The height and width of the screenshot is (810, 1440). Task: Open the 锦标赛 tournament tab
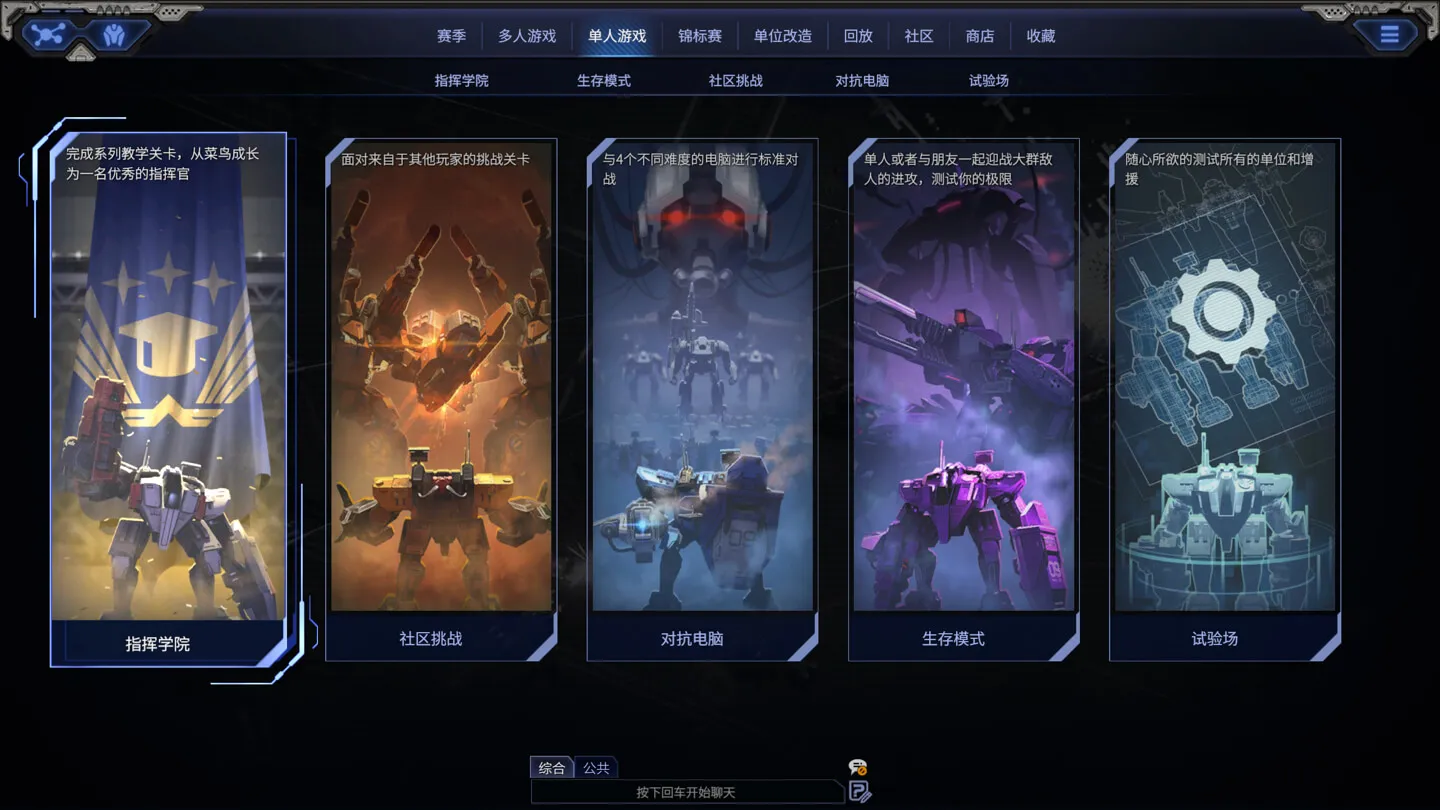click(700, 36)
